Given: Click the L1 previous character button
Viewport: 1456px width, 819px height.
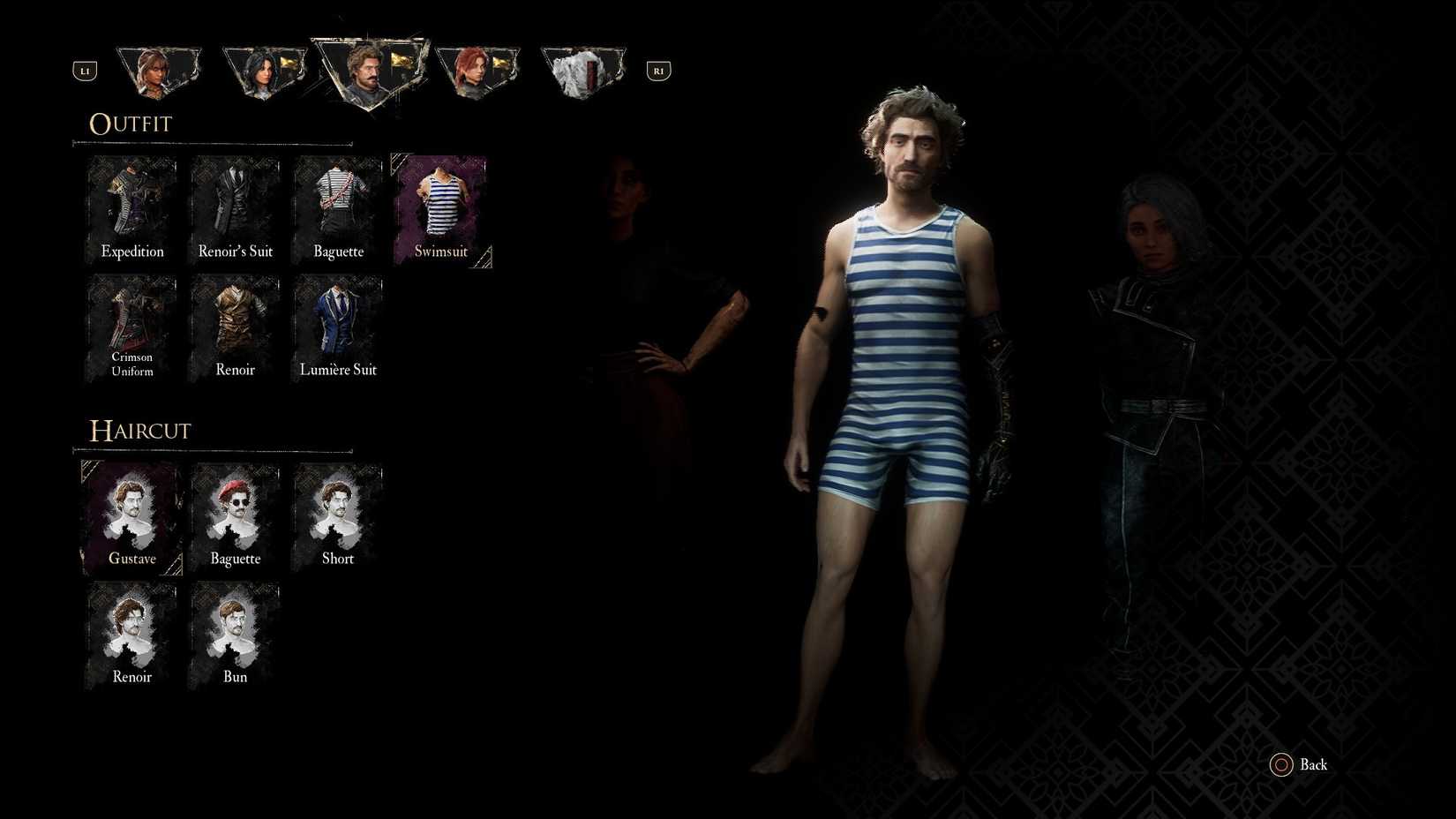Looking at the screenshot, I should (85, 70).
